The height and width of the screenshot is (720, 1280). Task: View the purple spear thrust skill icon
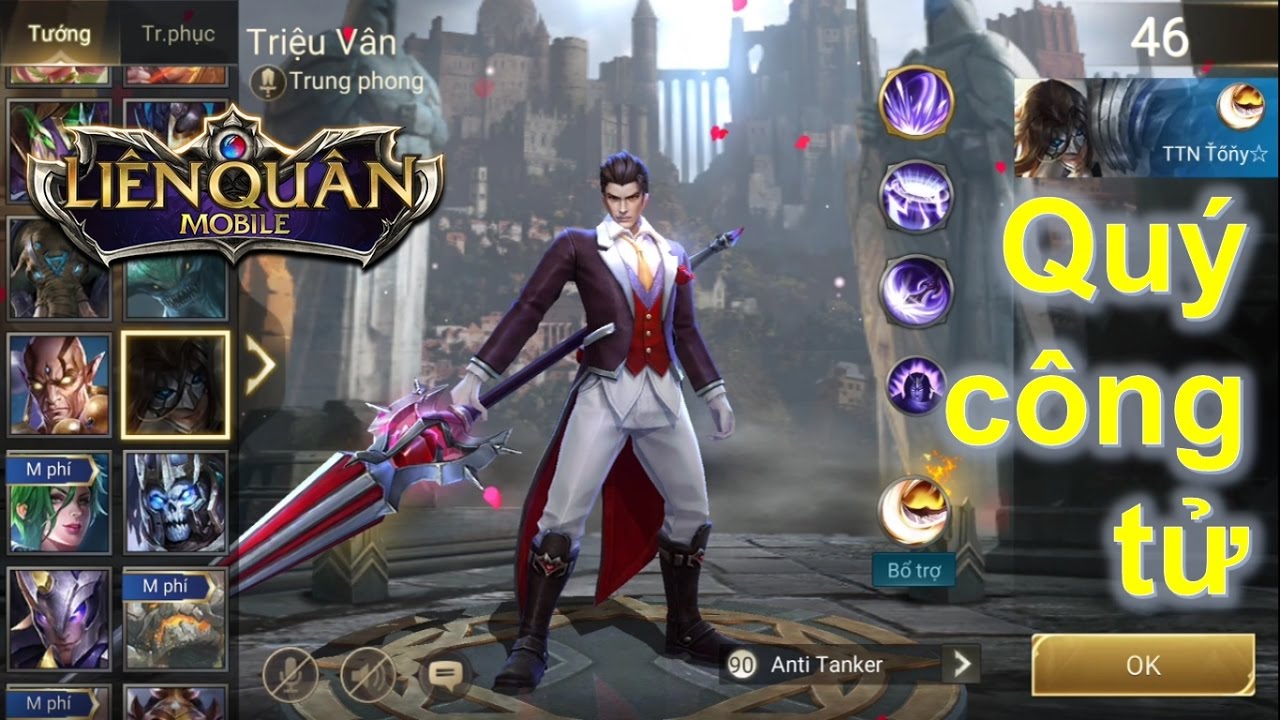coord(915,290)
